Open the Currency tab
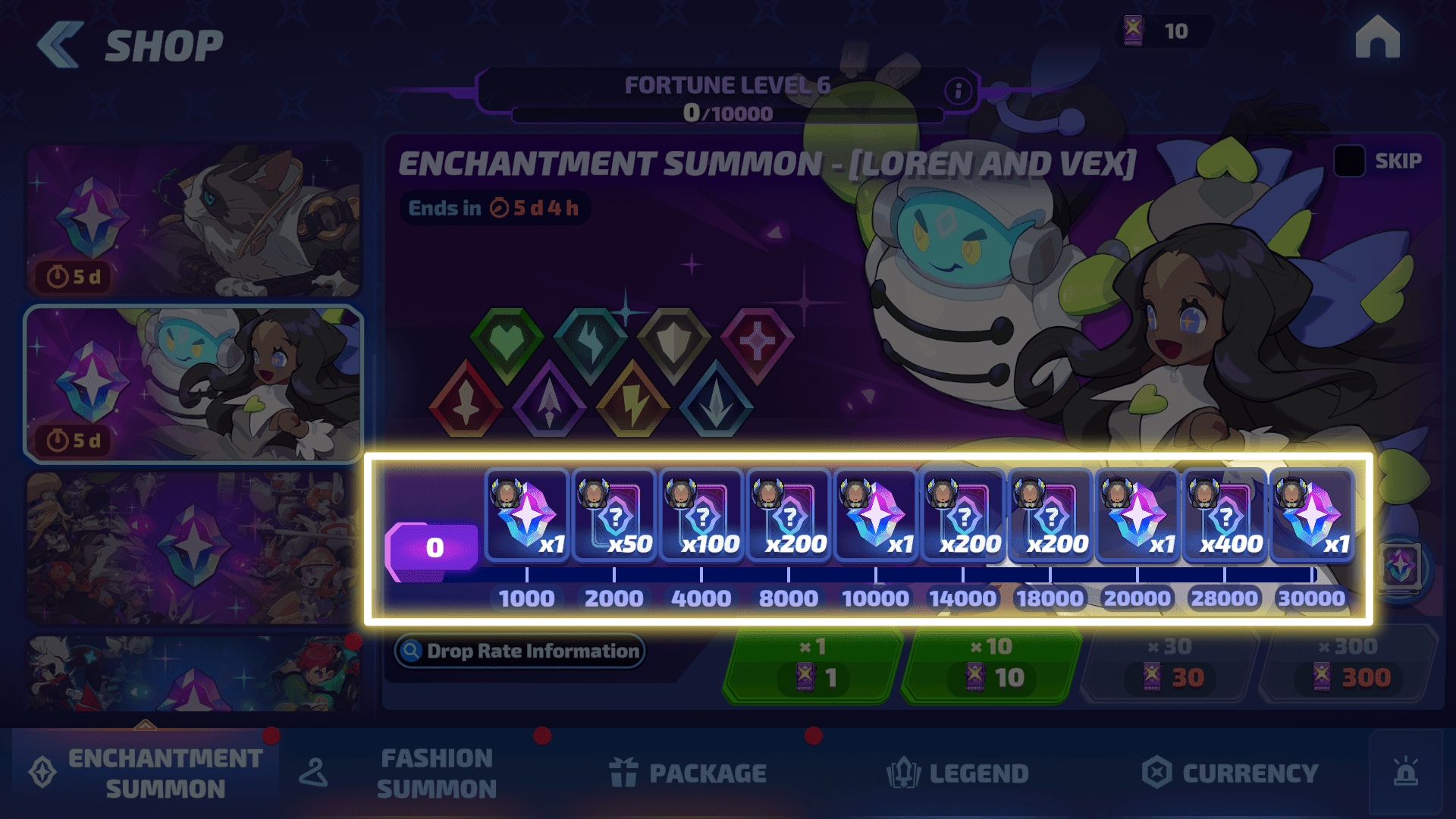 [x=1230, y=773]
